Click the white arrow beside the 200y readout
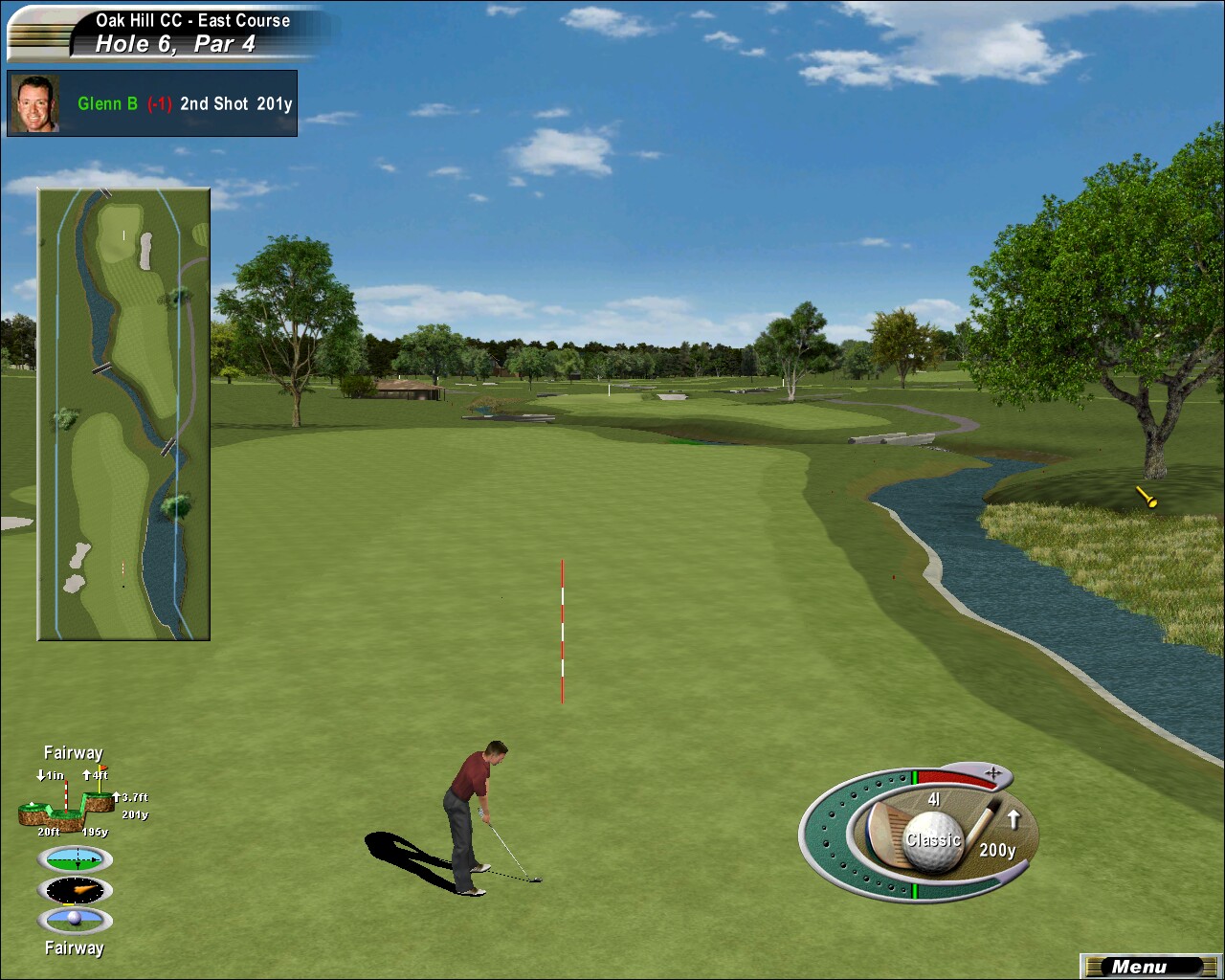 (1013, 819)
